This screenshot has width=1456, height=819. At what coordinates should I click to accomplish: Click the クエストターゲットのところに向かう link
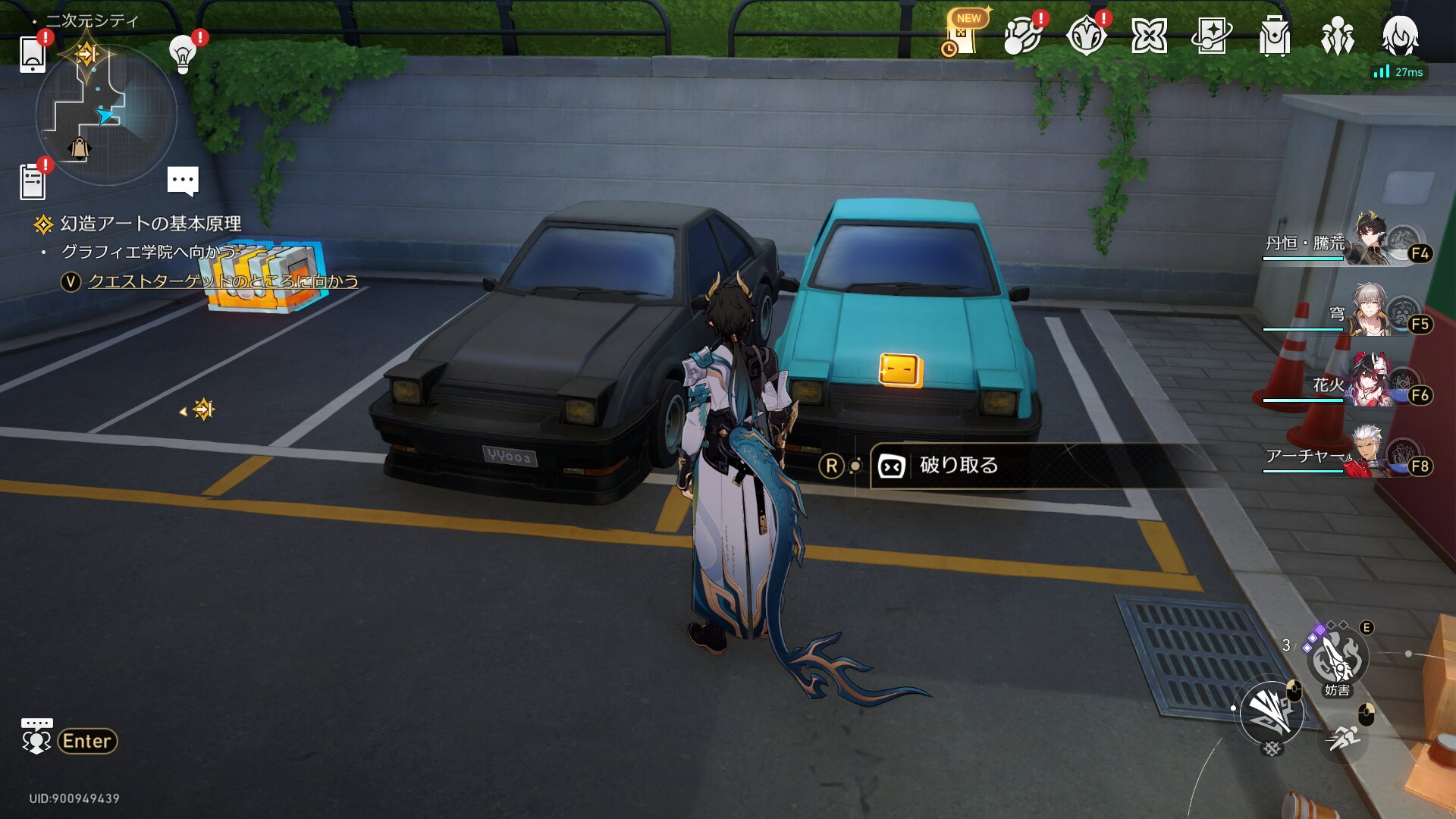[x=223, y=281]
